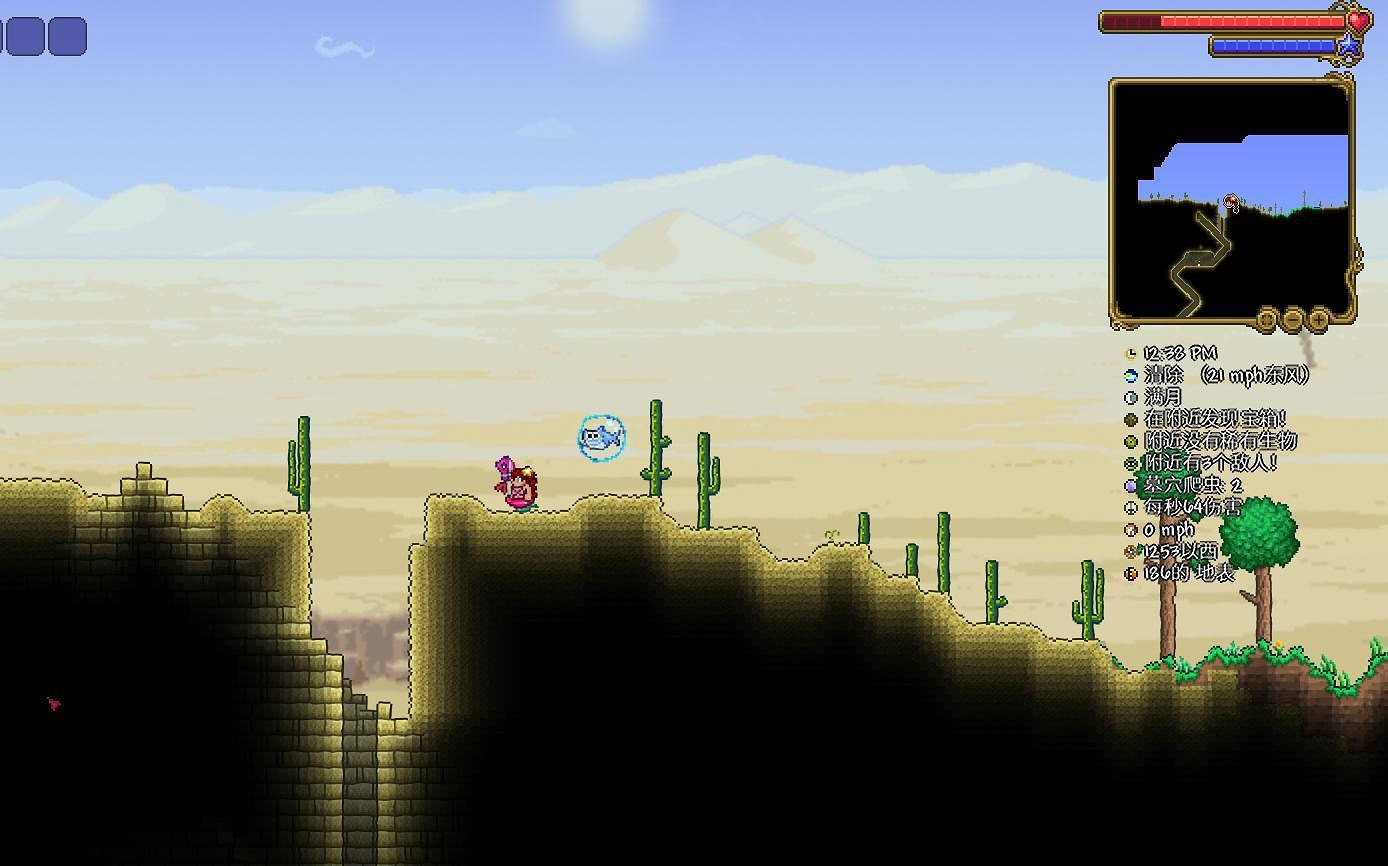The image size is (1388, 866).
Task: Click the clock icon showing 12:38 PM
Action: coord(1133,352)
